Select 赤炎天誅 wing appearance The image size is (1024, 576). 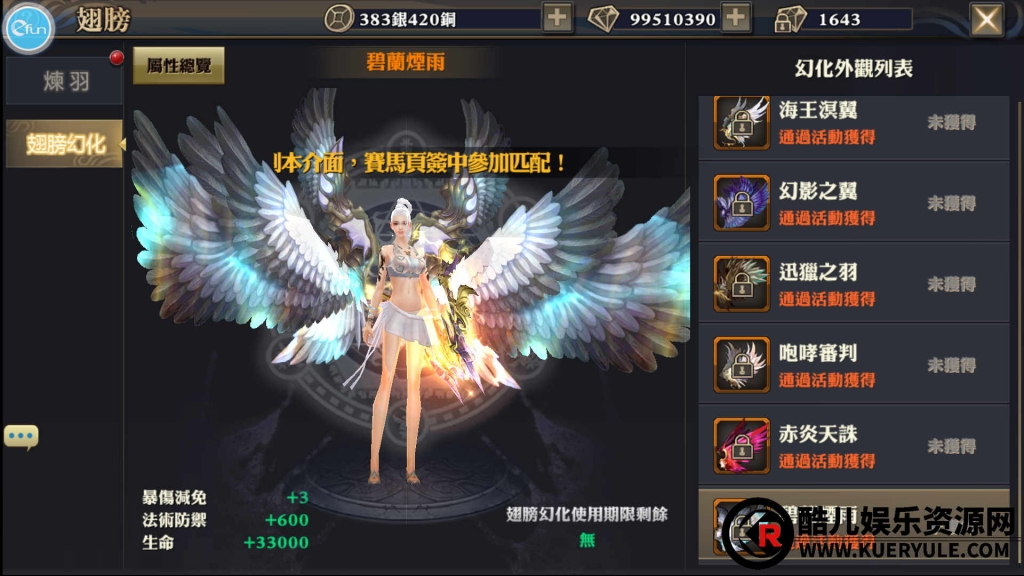(853, 446)
